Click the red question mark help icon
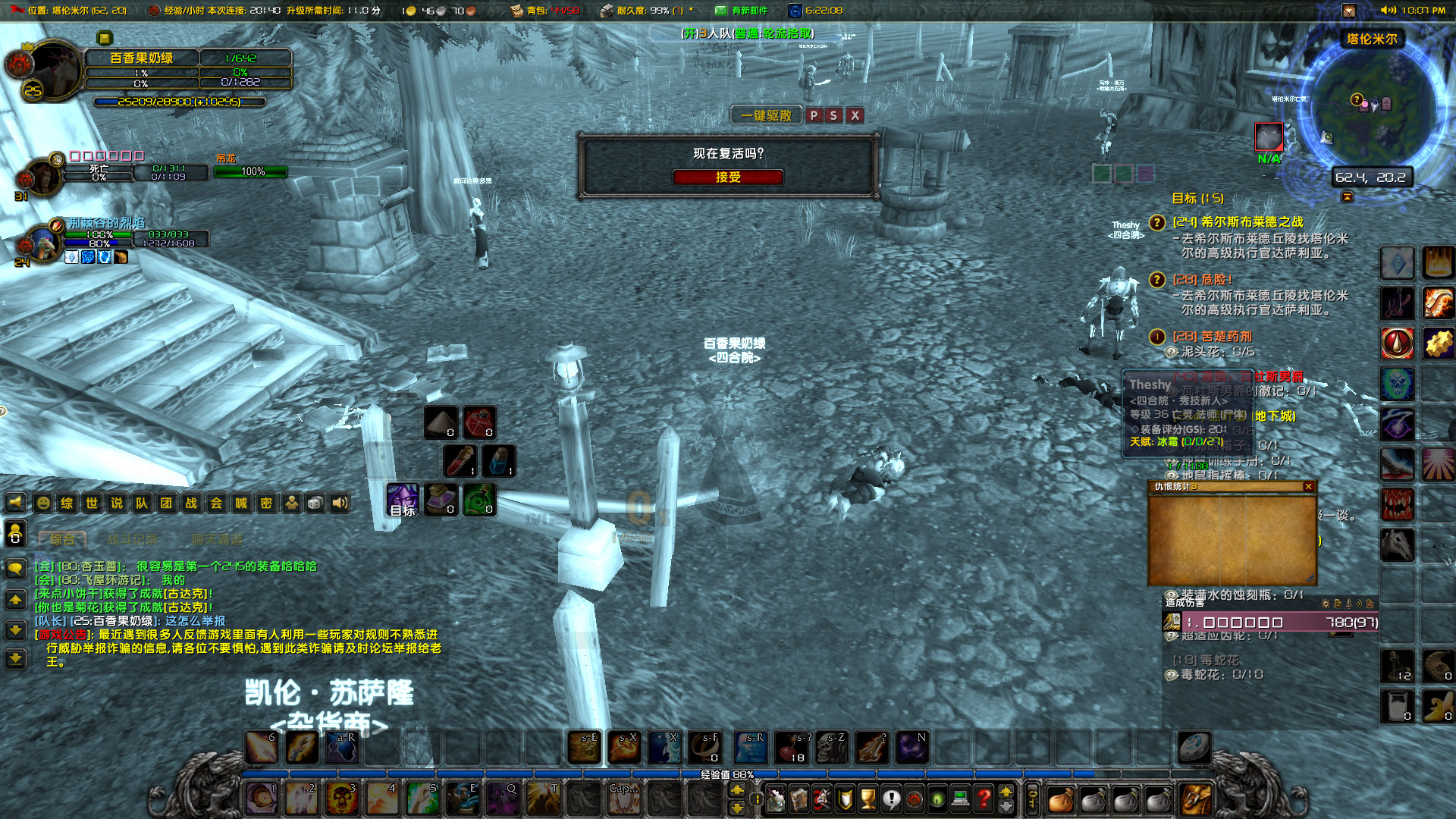The width and height of the screenshot is (1456, 819). 984,798
